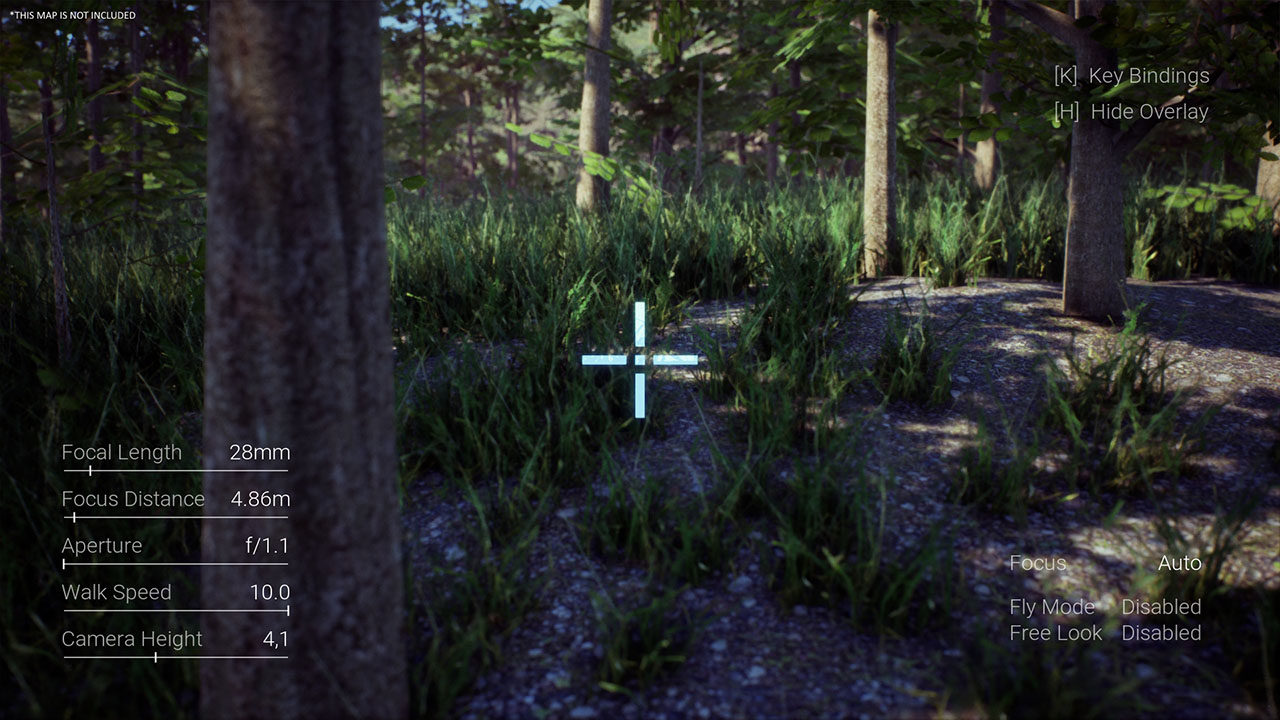Adjust the Walk Speed slider

coord(286,610)
